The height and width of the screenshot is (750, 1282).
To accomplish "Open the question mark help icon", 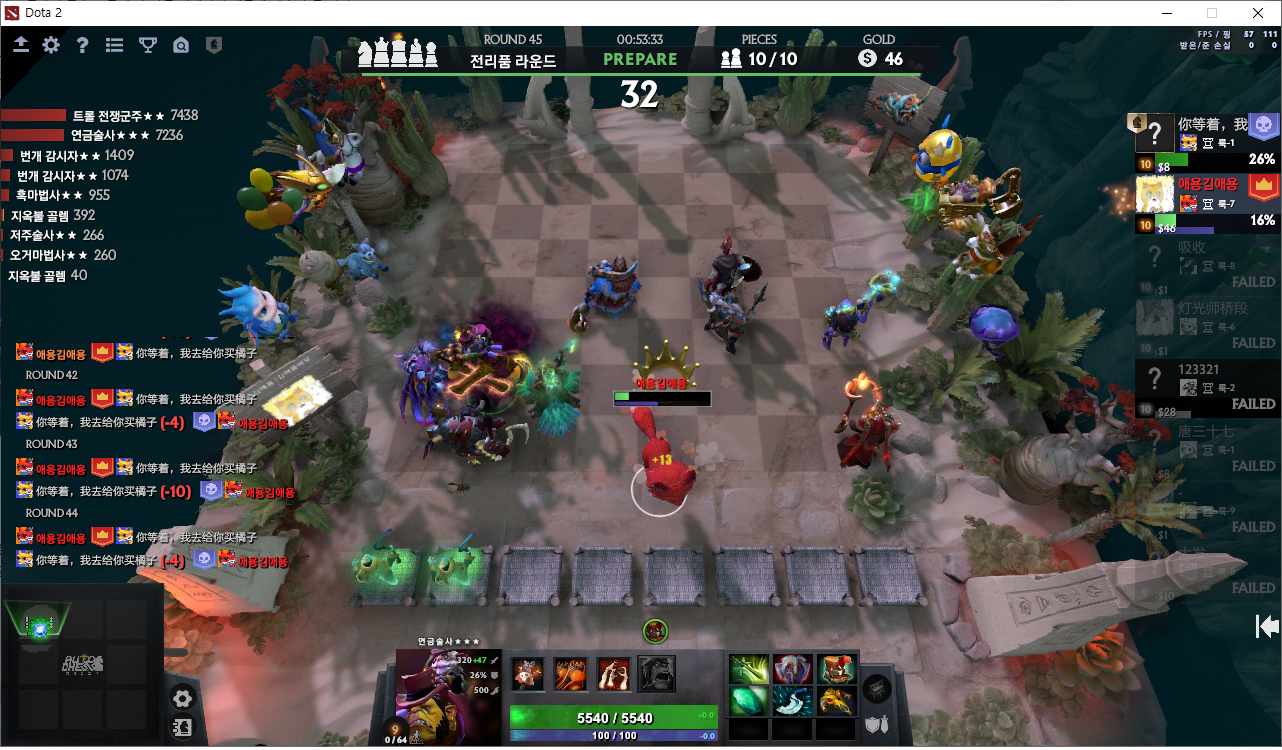I will [83, 45].
